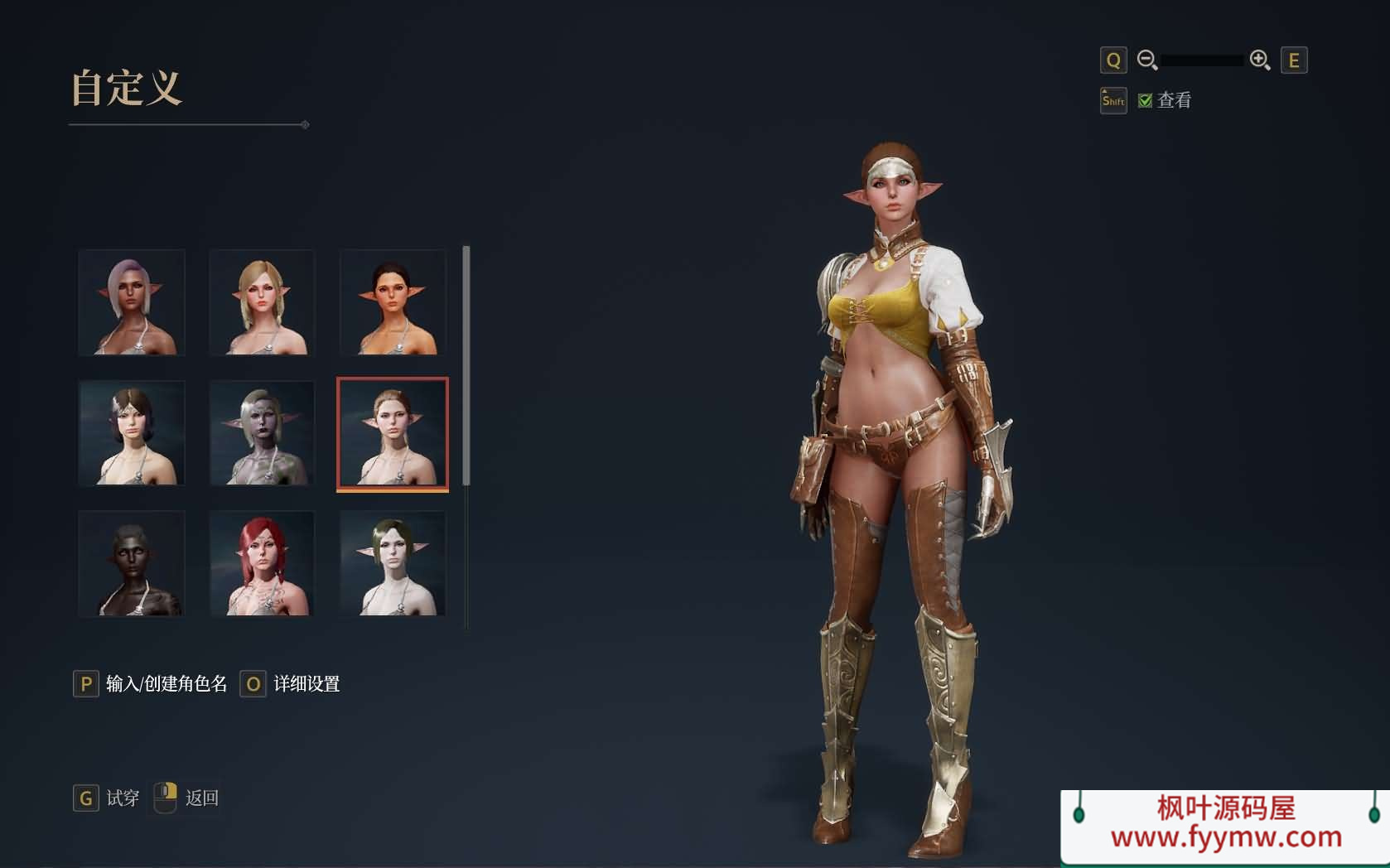The image size is (1390, 868).
Task: Adjust the camera zoom slider bar
Action: (x=1202, y=60)
